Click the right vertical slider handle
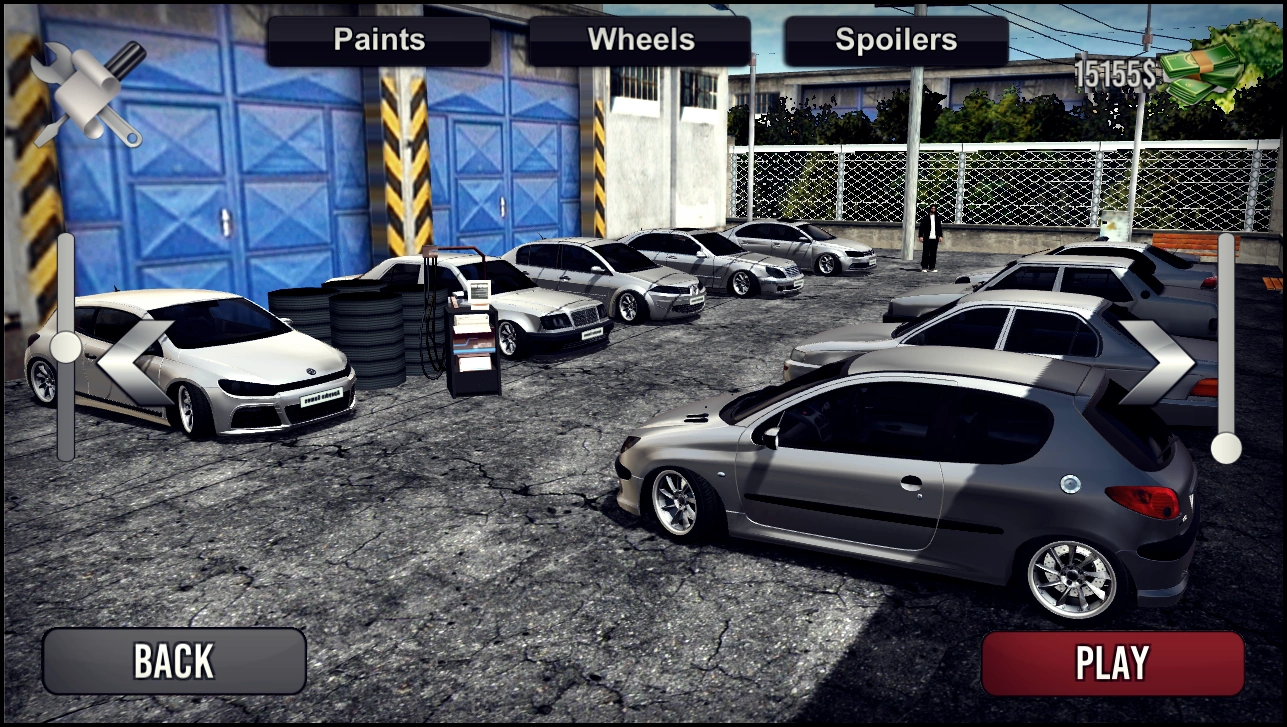1287x727 pixels. click(x=1226, y=449)
